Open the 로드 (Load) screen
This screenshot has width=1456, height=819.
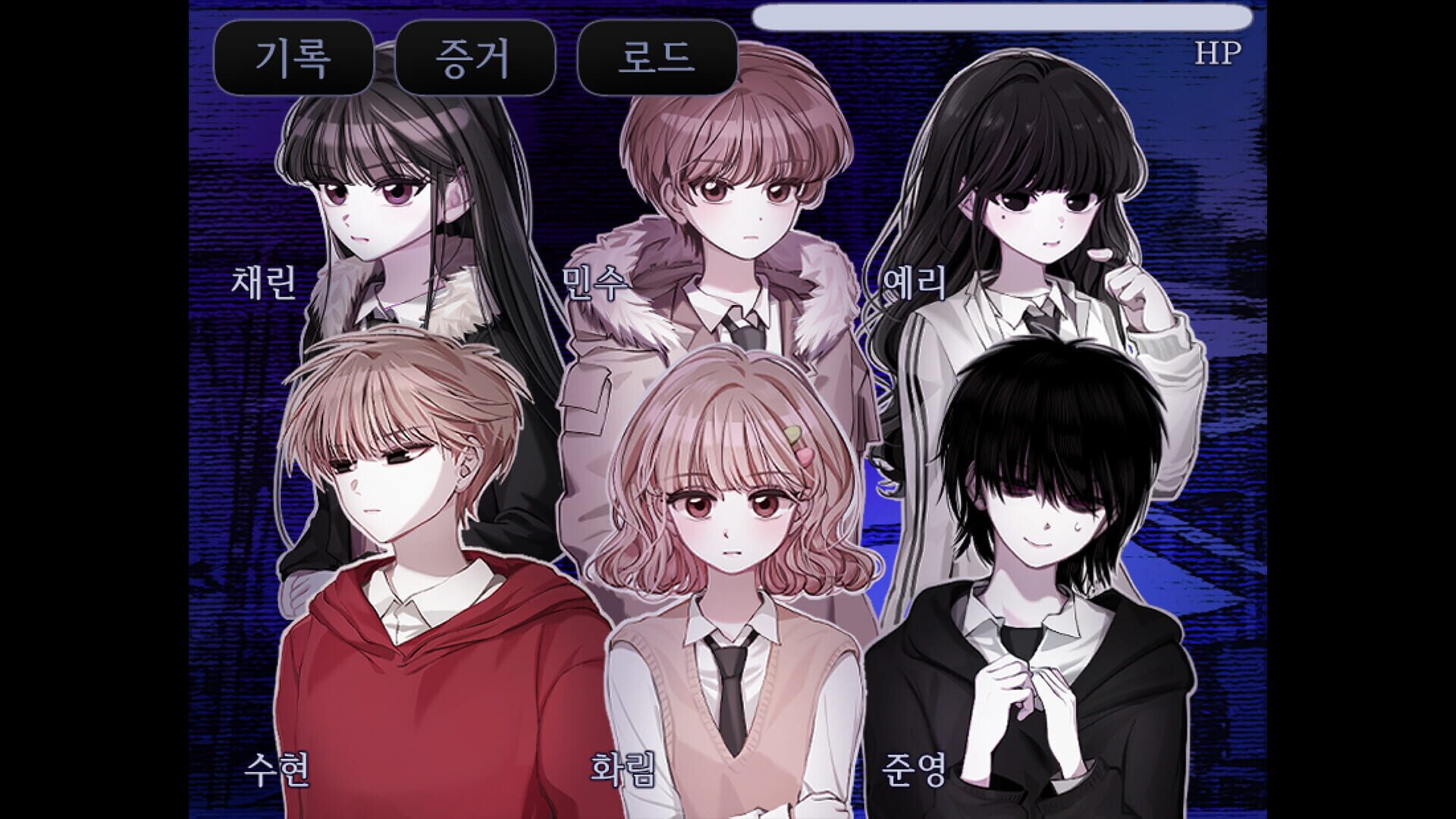[x=654, y=55]
